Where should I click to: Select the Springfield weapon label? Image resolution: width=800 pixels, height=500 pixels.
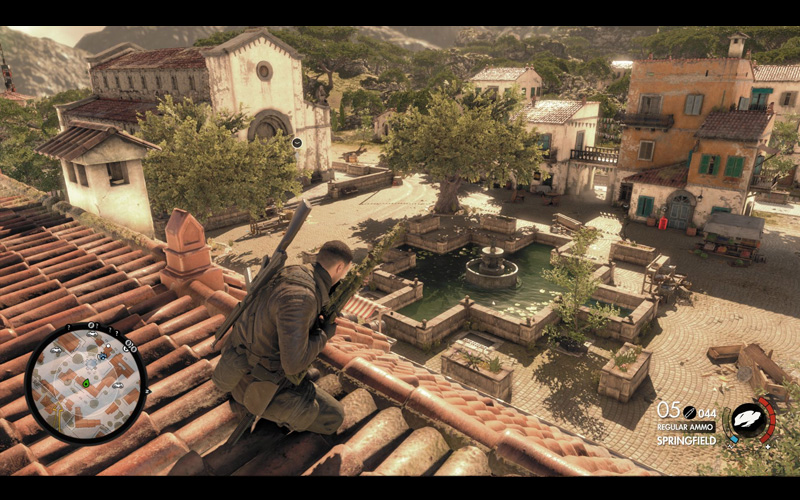click(x=689, y=440)
